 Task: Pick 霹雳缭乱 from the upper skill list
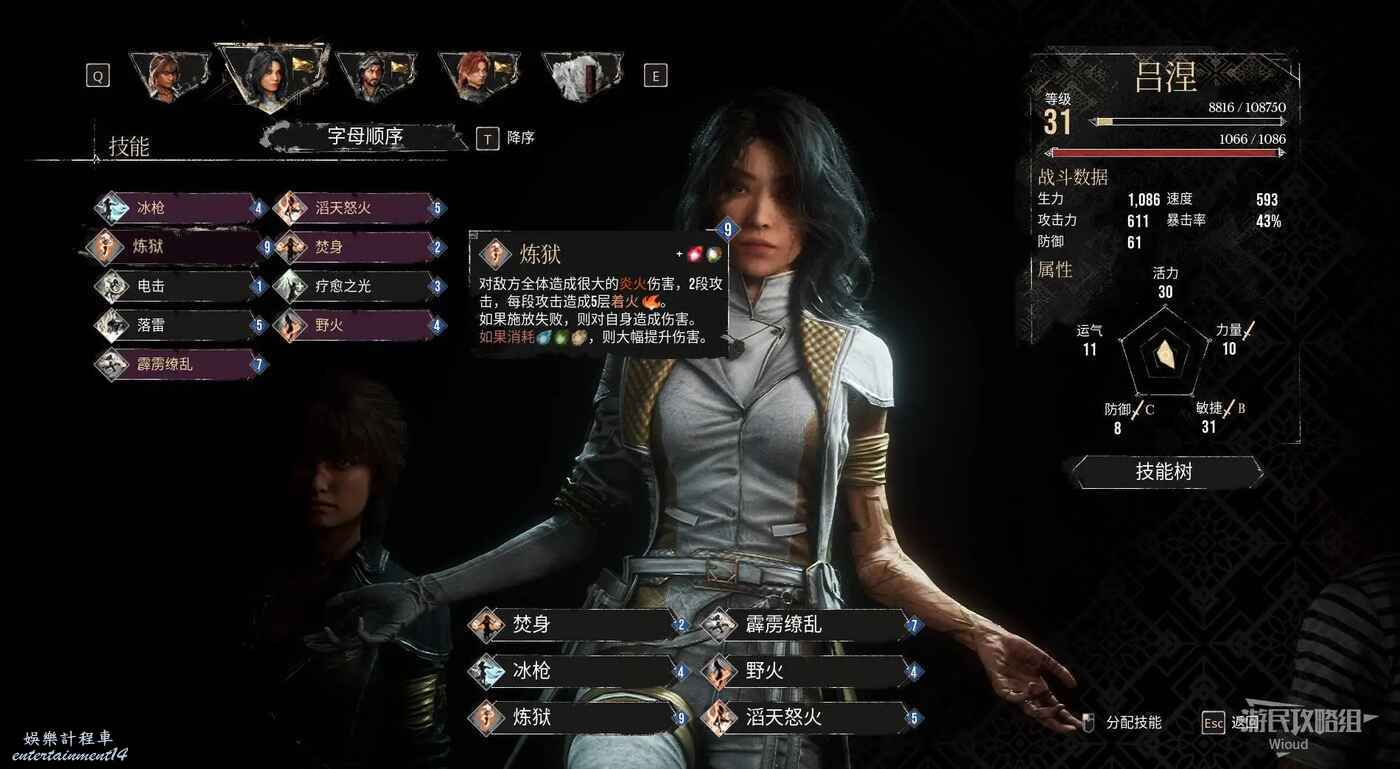[x=180, y=364]
